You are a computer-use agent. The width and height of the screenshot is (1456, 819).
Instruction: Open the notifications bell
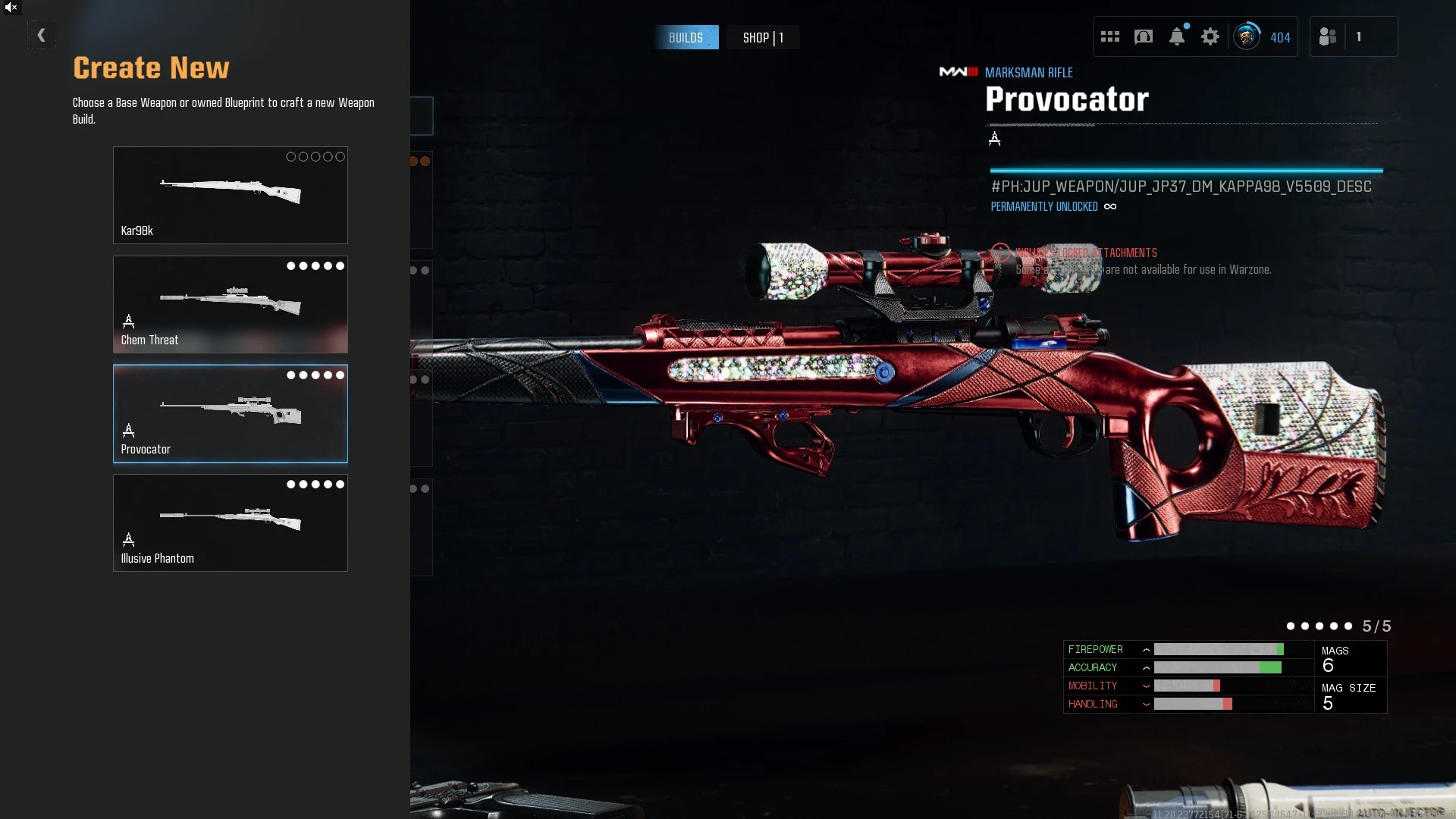point(1176,36)
